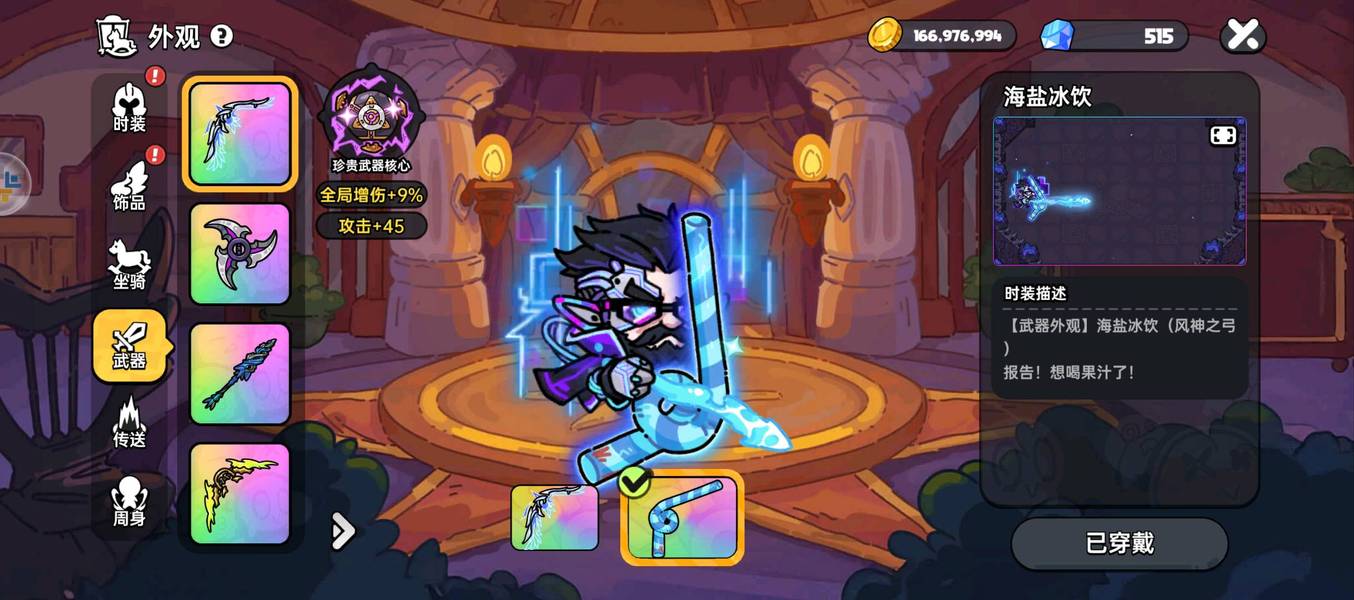Choose the purple shuriken weapon skin
The image size is (1354, 600).
tap(240, 254)
